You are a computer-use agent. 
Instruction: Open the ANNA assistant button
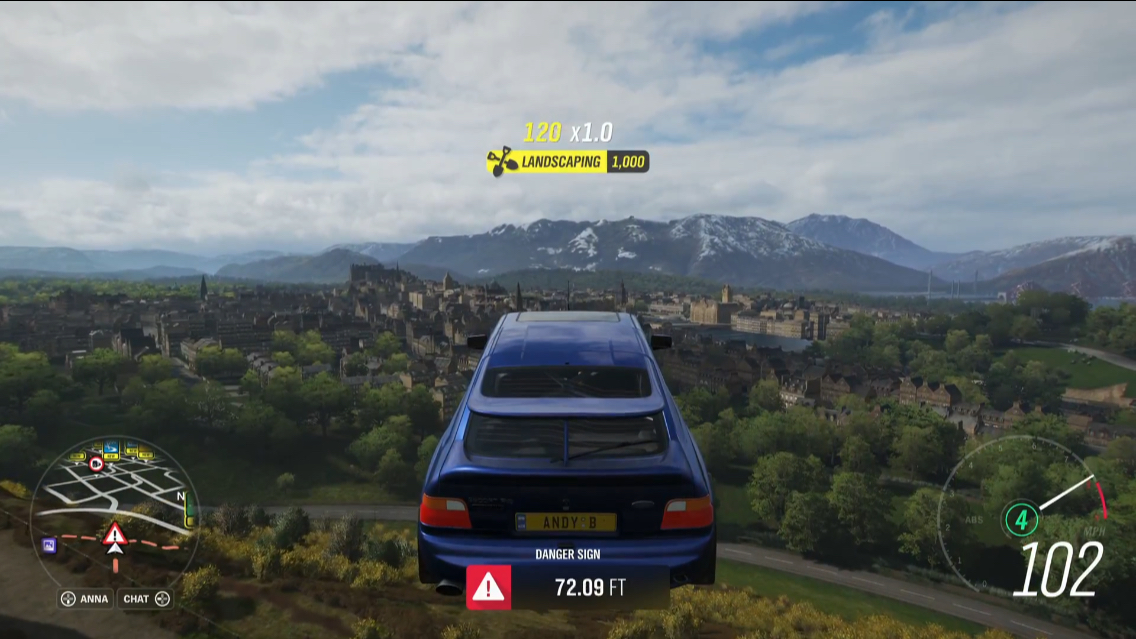pyautogui.click(x=84, y=599)
